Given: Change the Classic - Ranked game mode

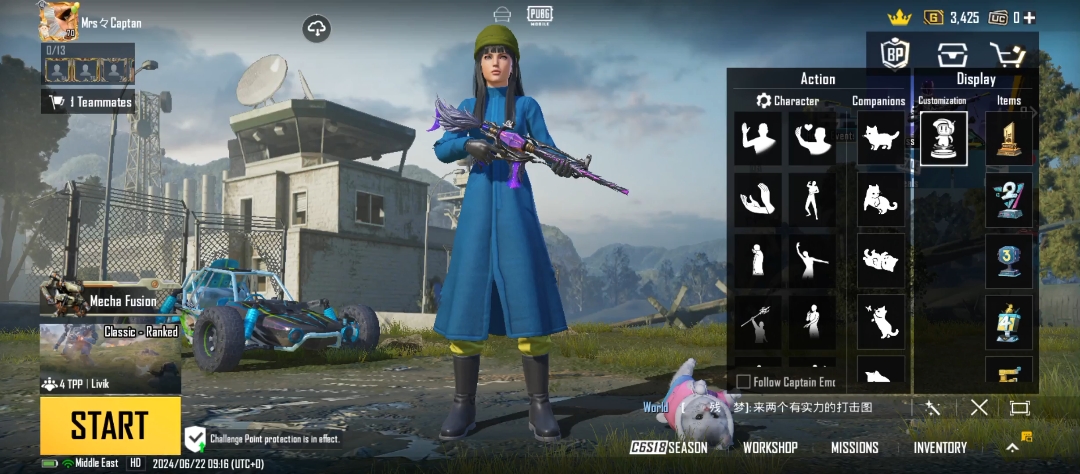Looking at the screenshot, I should tap(110, 342).
